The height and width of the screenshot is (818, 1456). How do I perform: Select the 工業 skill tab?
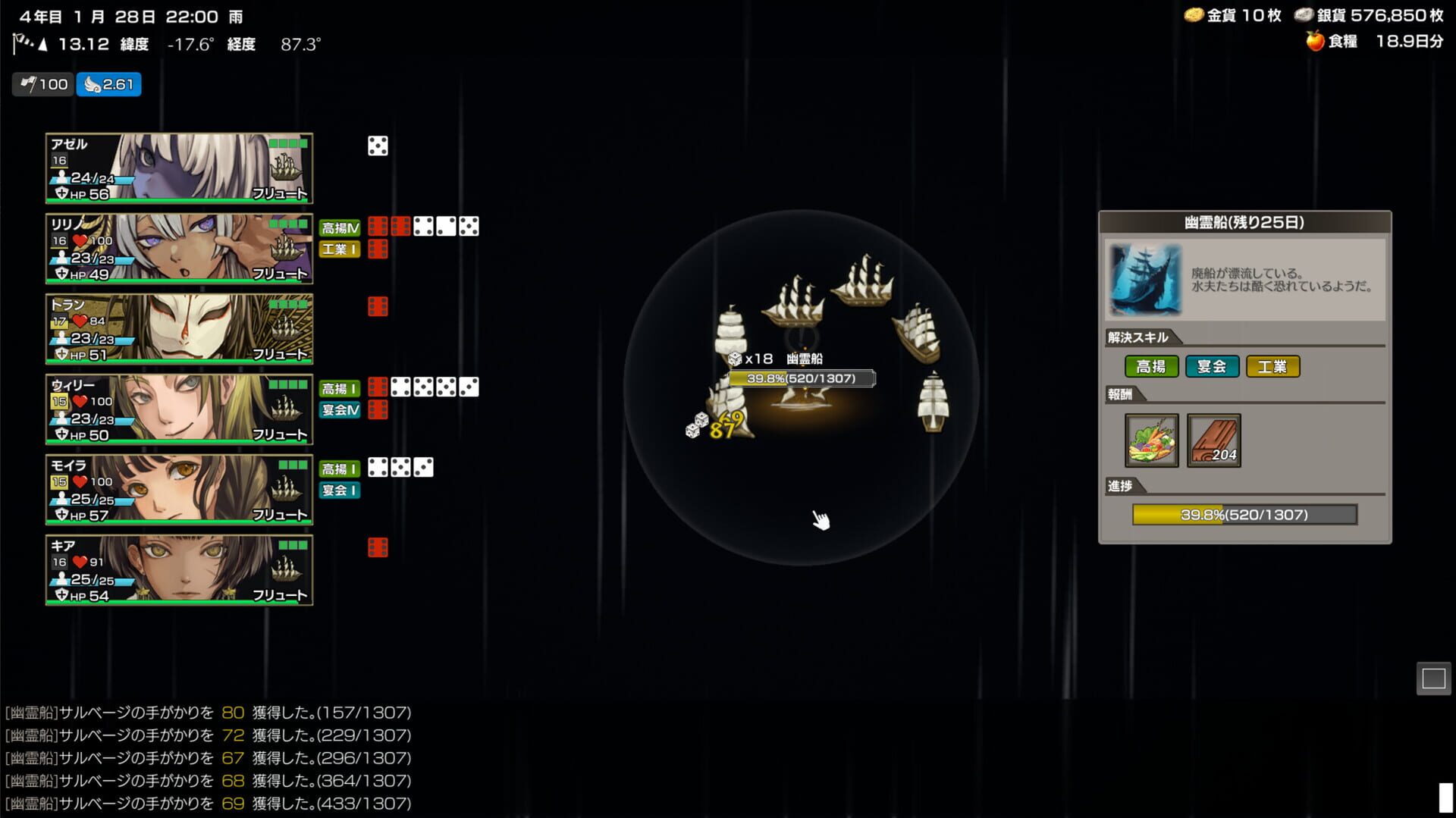click(1273, 366)
